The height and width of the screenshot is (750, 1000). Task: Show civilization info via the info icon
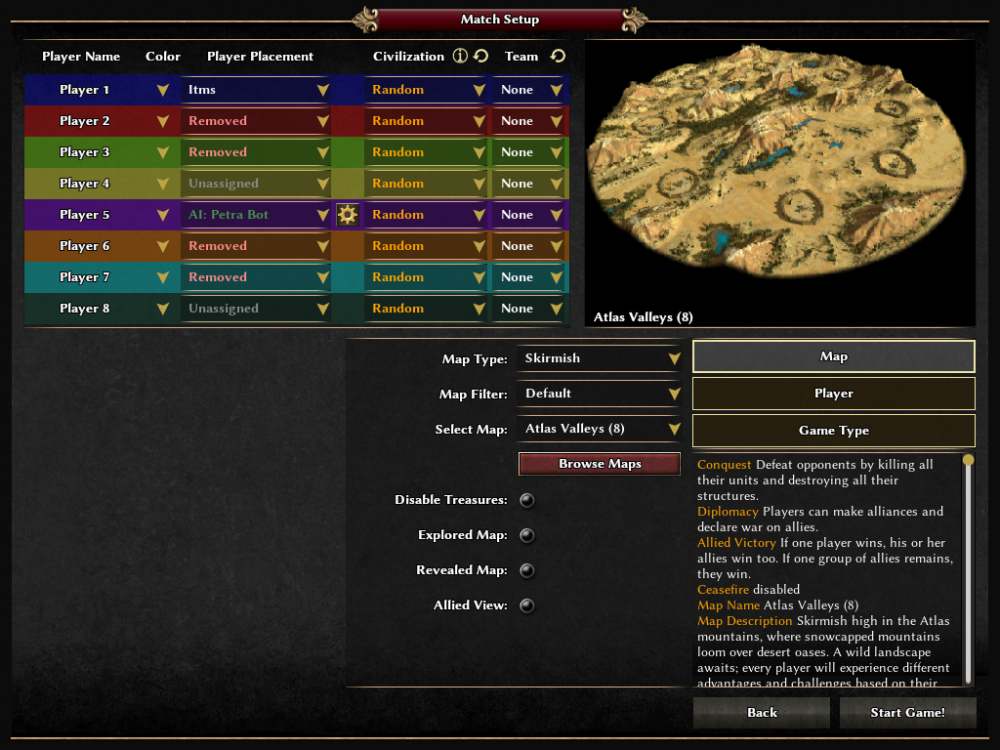tap(460, 56)
